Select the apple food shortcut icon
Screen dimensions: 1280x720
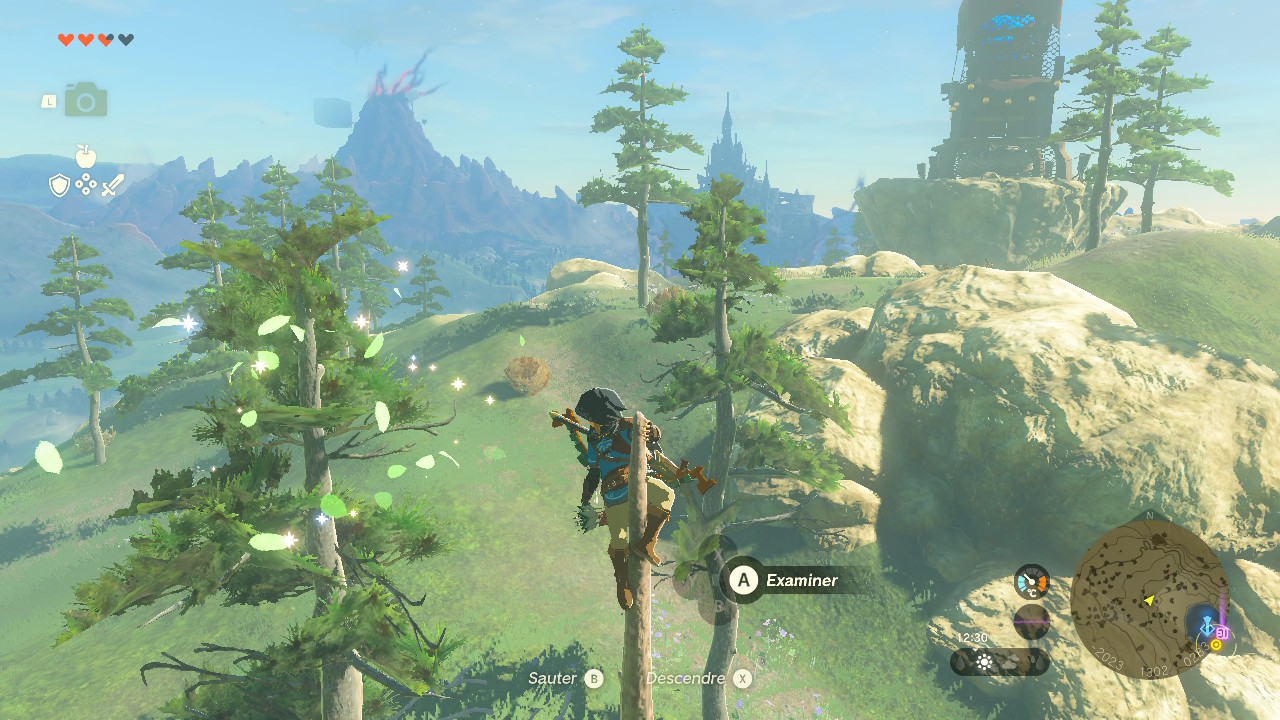(86, 157)
